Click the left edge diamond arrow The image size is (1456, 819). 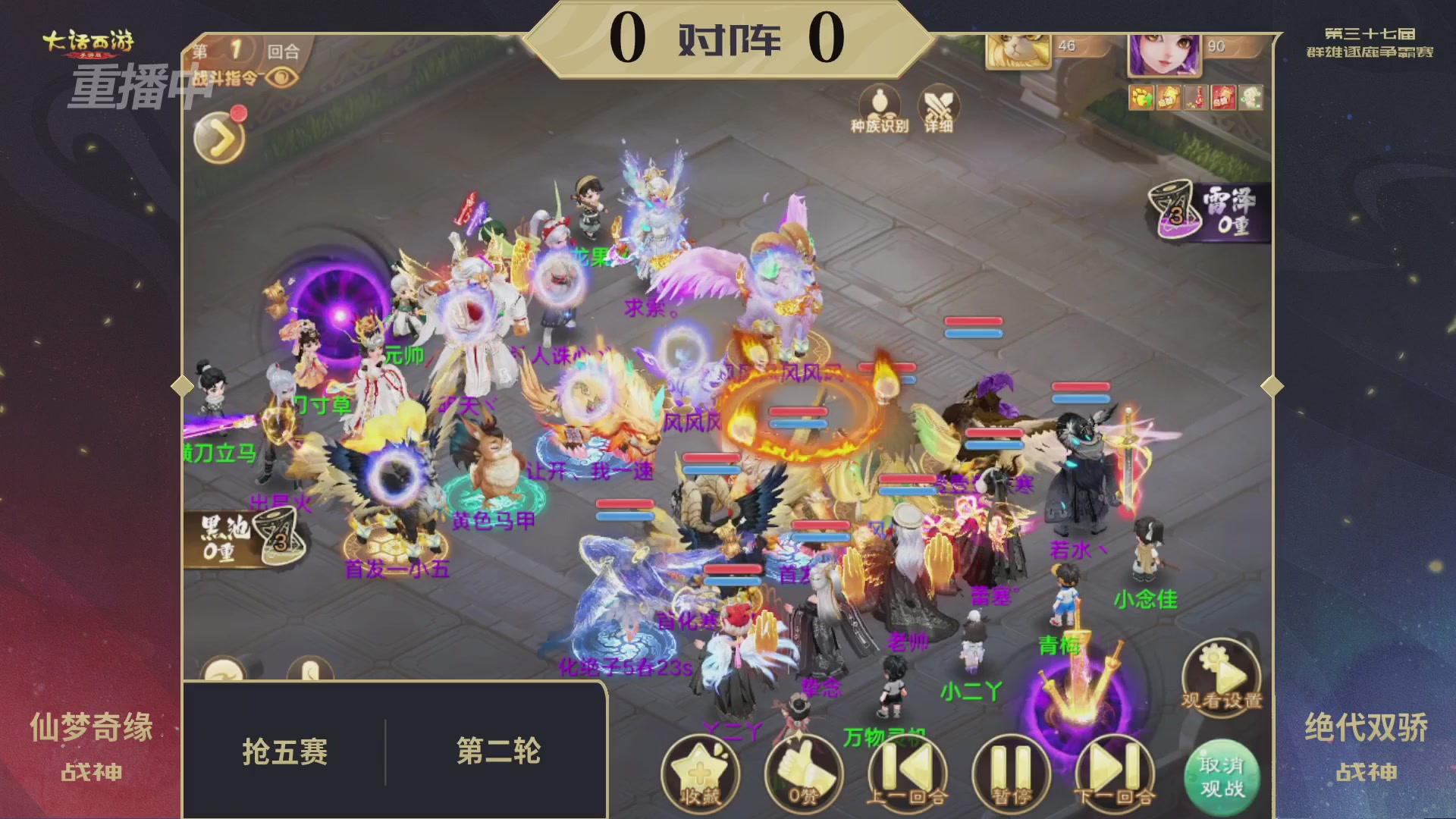tap(181, 387)
